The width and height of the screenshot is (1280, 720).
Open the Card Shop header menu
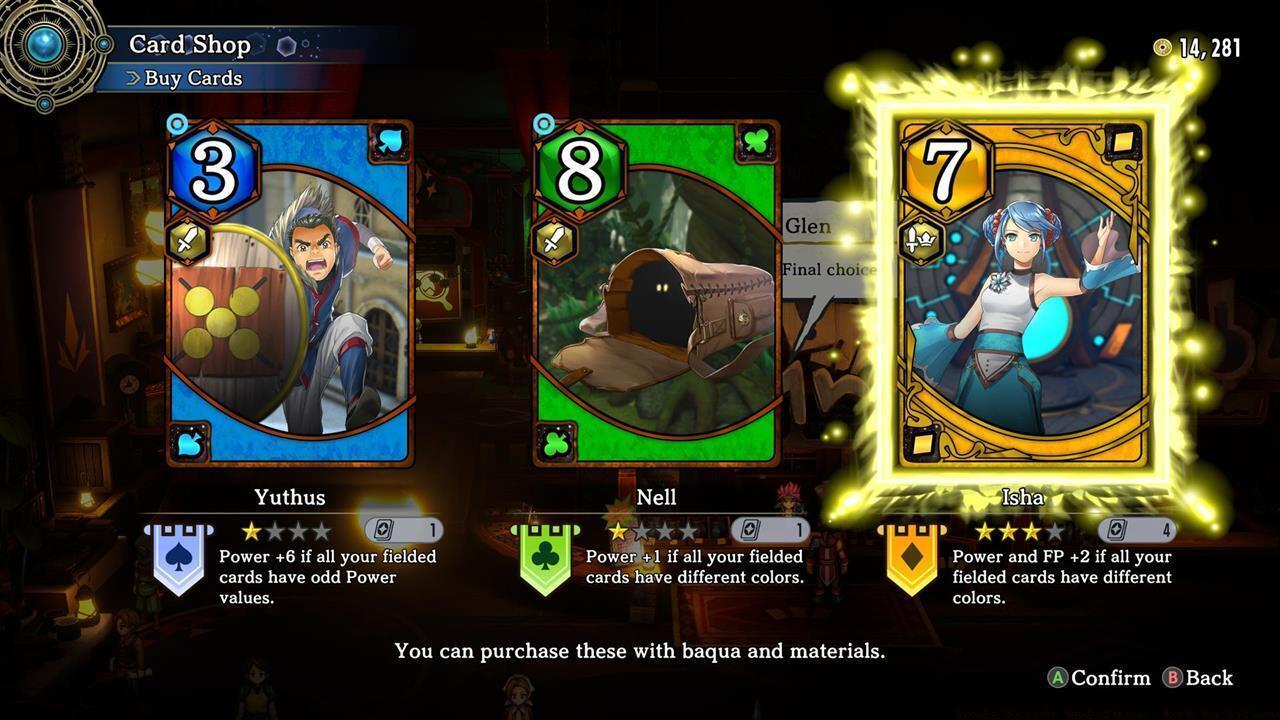click(188, 44)
